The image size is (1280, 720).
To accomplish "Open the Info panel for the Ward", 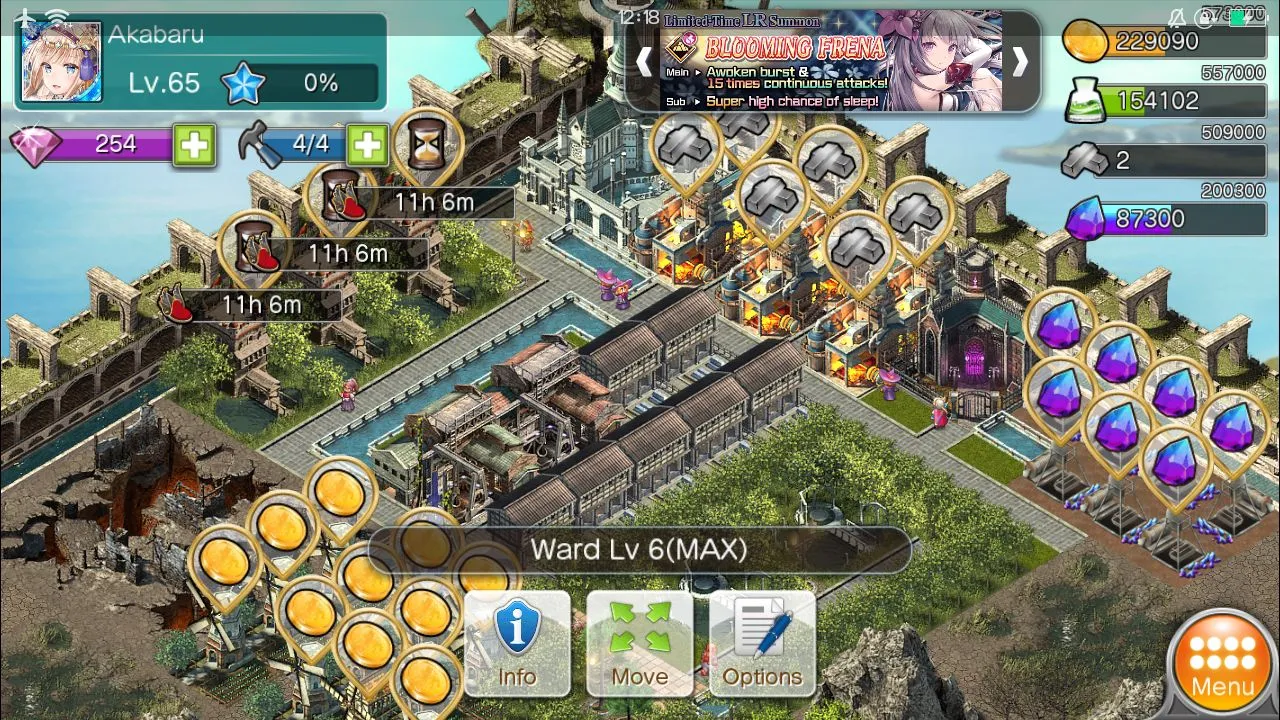I will click(x=517, y=644).
